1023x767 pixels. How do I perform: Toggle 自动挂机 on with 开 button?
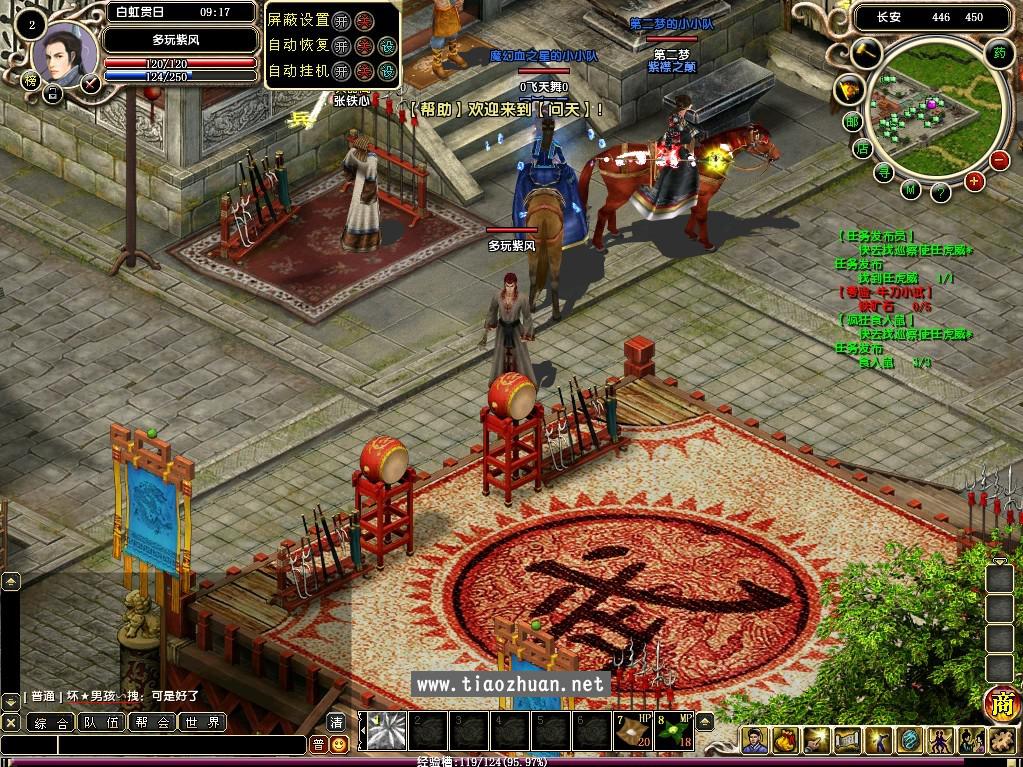342,71
